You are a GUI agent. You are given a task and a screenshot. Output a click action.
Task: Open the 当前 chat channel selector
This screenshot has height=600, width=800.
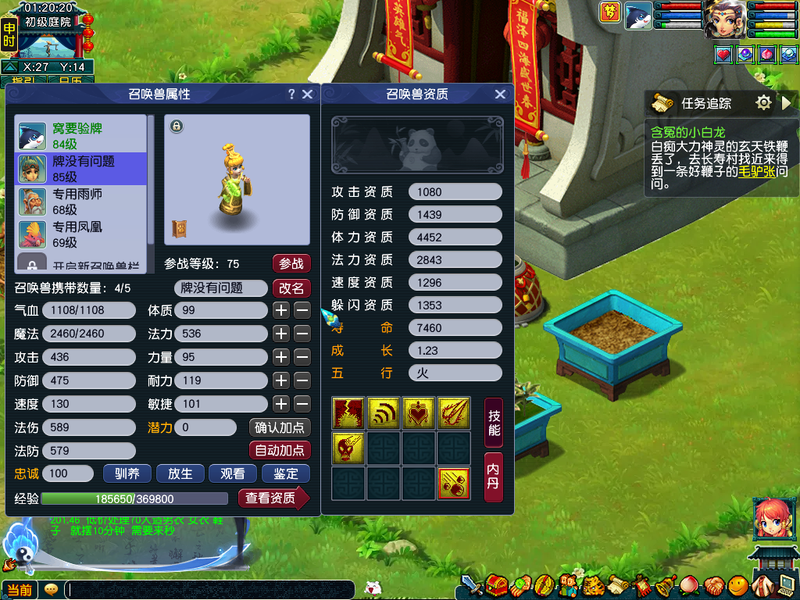pyautogui.click(x=19, y=590)
